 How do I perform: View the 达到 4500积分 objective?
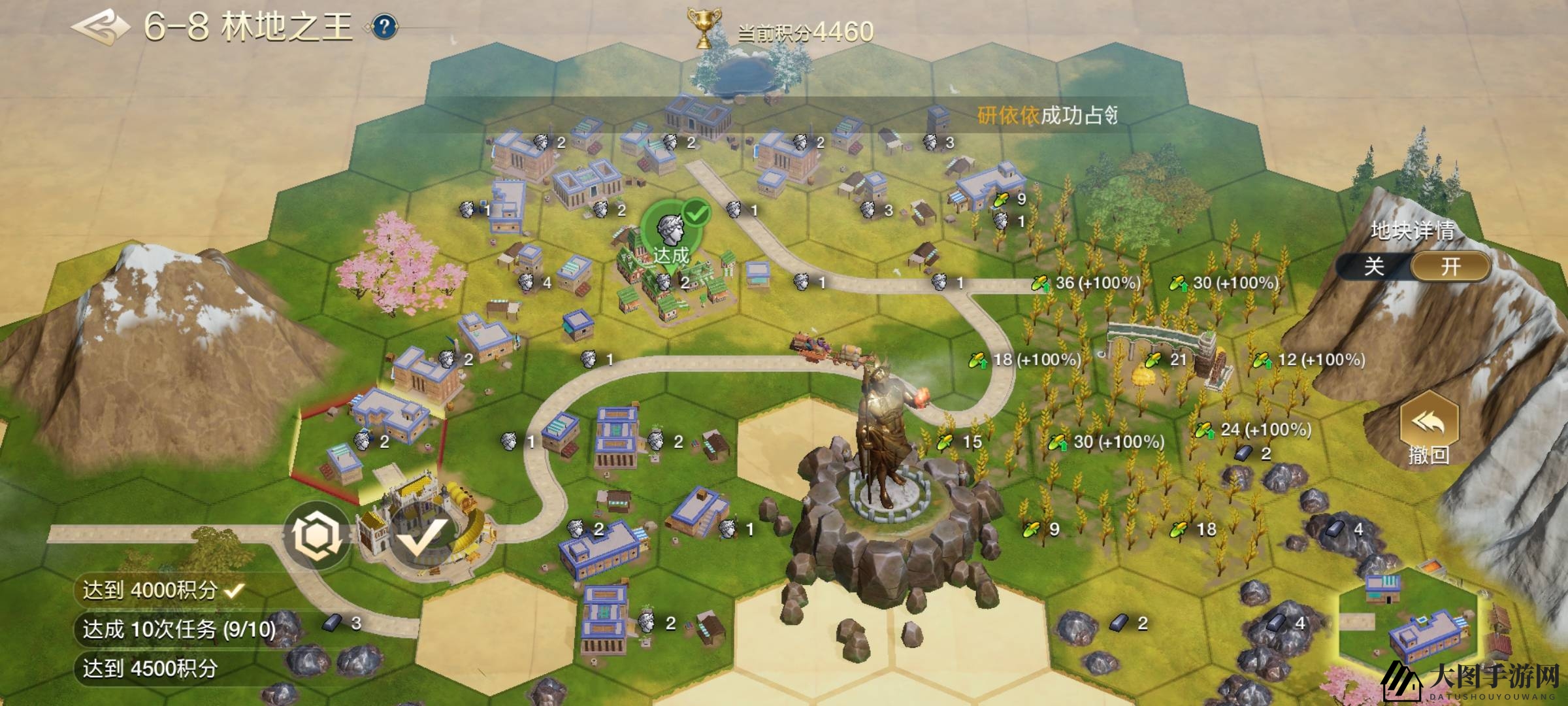tap(150, 669)
